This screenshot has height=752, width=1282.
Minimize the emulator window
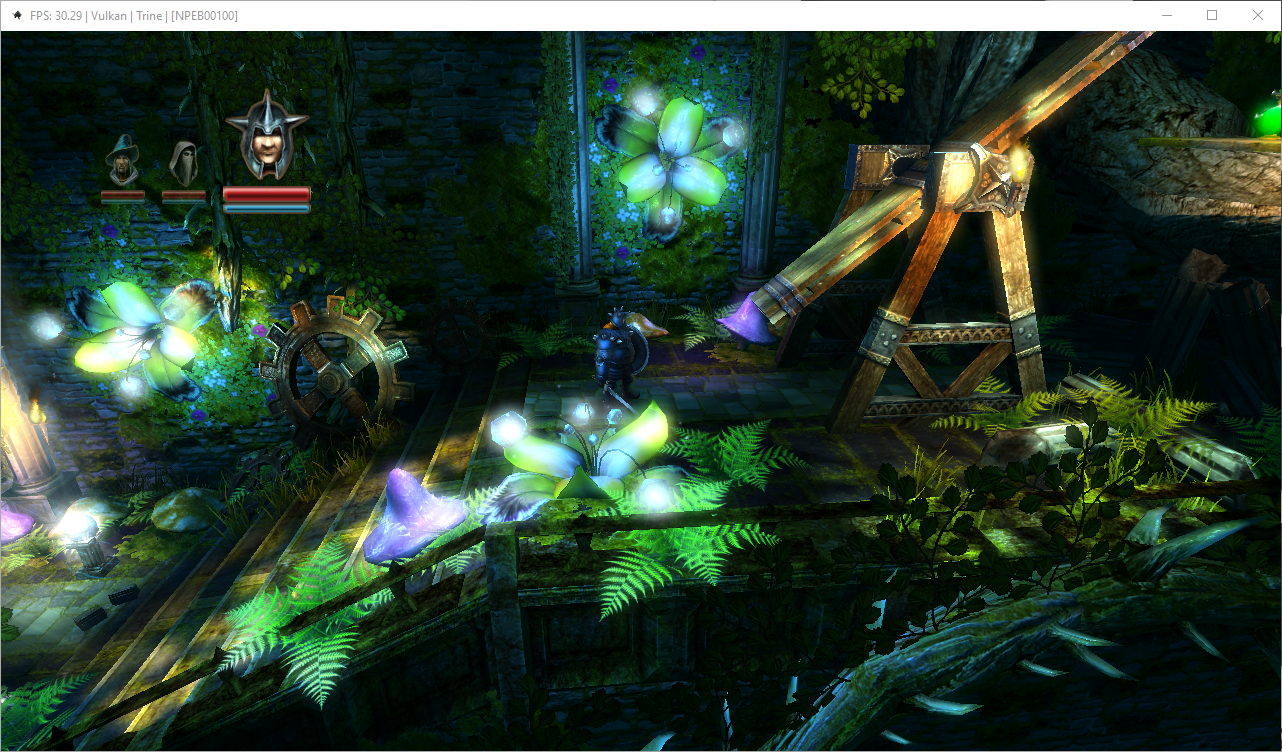pos(1166,15)
